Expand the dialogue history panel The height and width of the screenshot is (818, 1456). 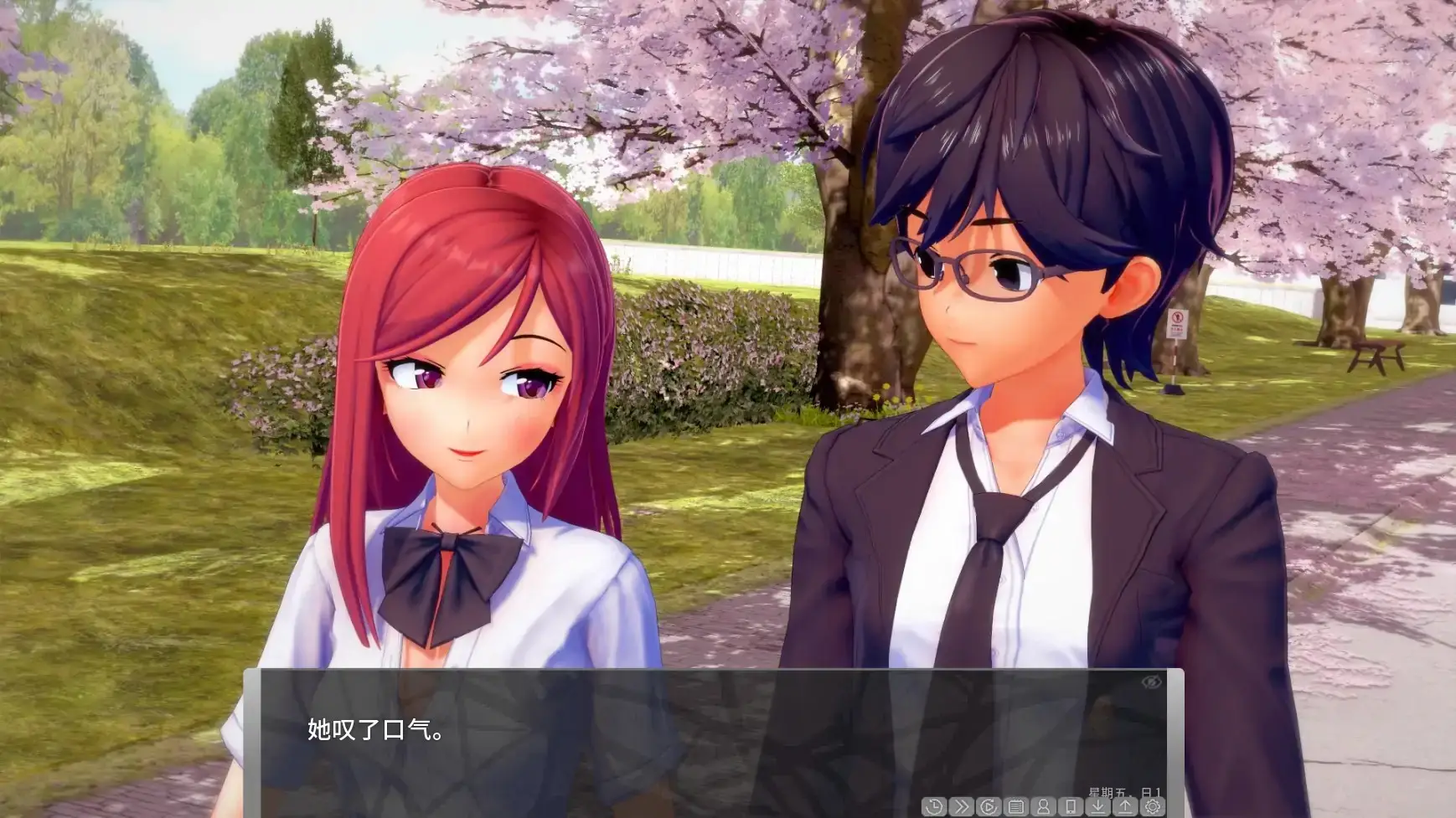click(933, 806)
